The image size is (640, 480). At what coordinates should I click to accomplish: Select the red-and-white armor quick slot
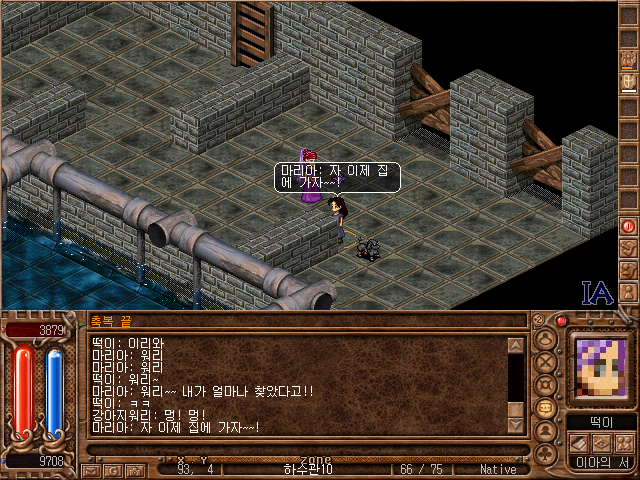[629, 81]
